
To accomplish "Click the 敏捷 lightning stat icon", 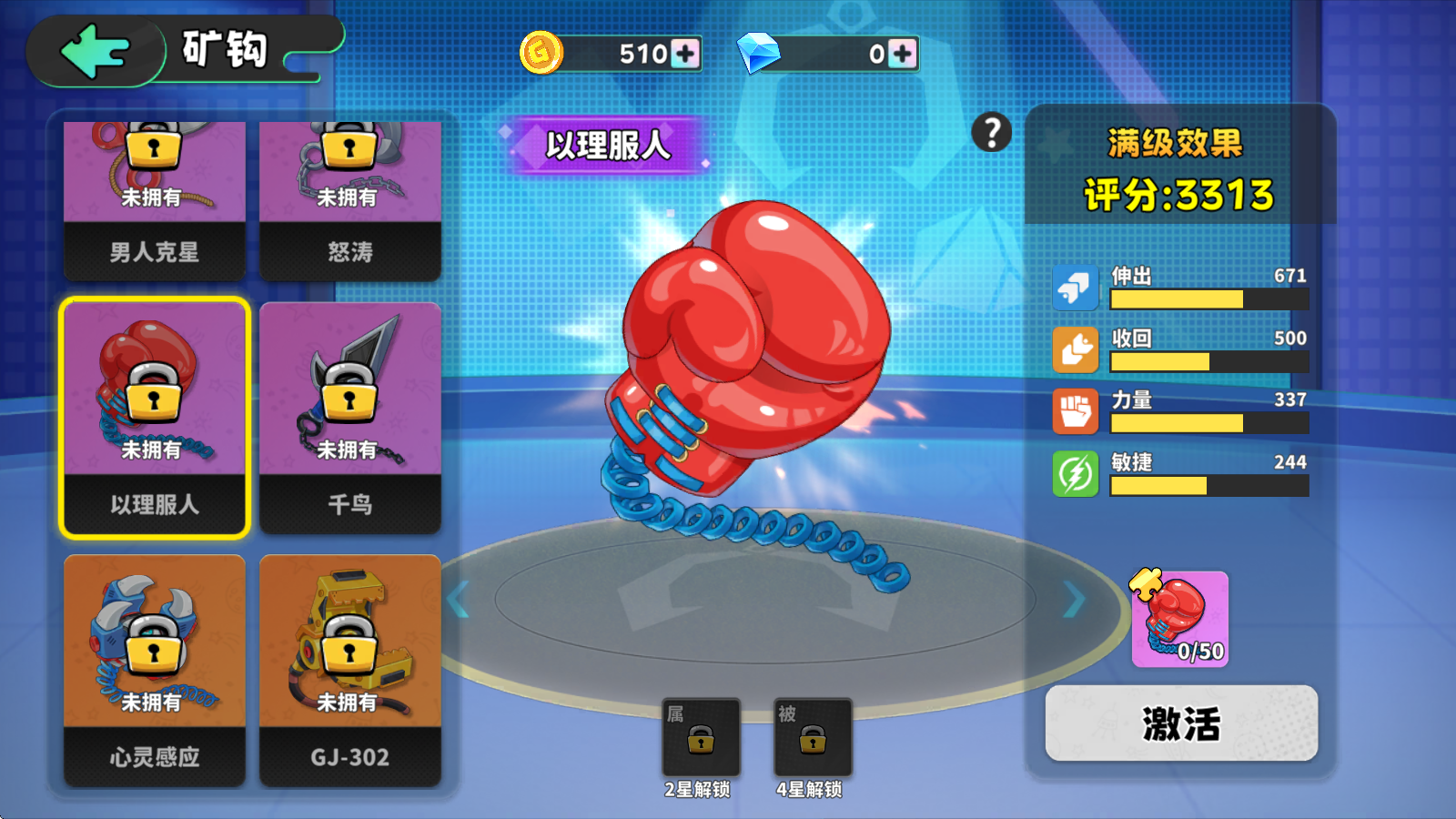I will point(1076,474).
